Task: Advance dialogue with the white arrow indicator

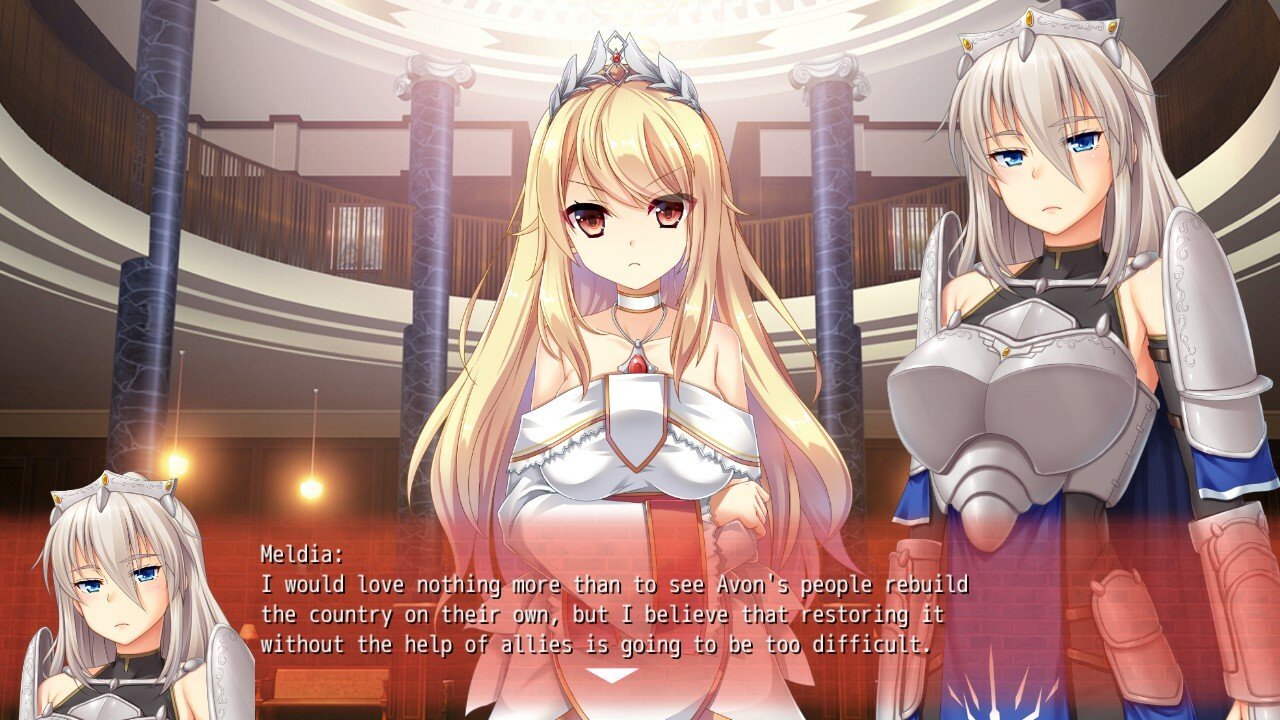Action: pos(611,675)
